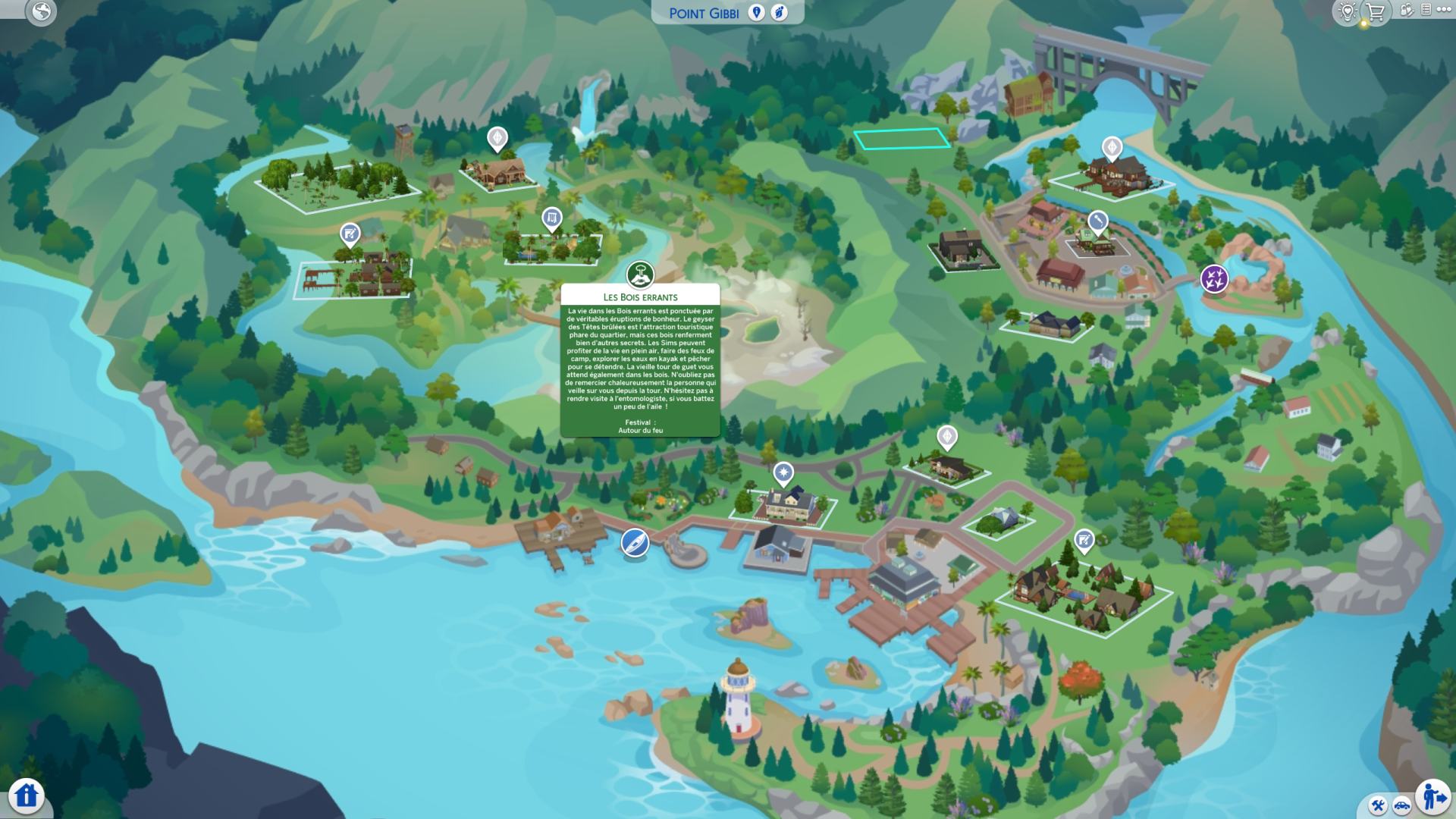This screenshot has height=819, width=1456.
Task: Pick the microphone-marked lot in the village
Action: (1097, 221)
